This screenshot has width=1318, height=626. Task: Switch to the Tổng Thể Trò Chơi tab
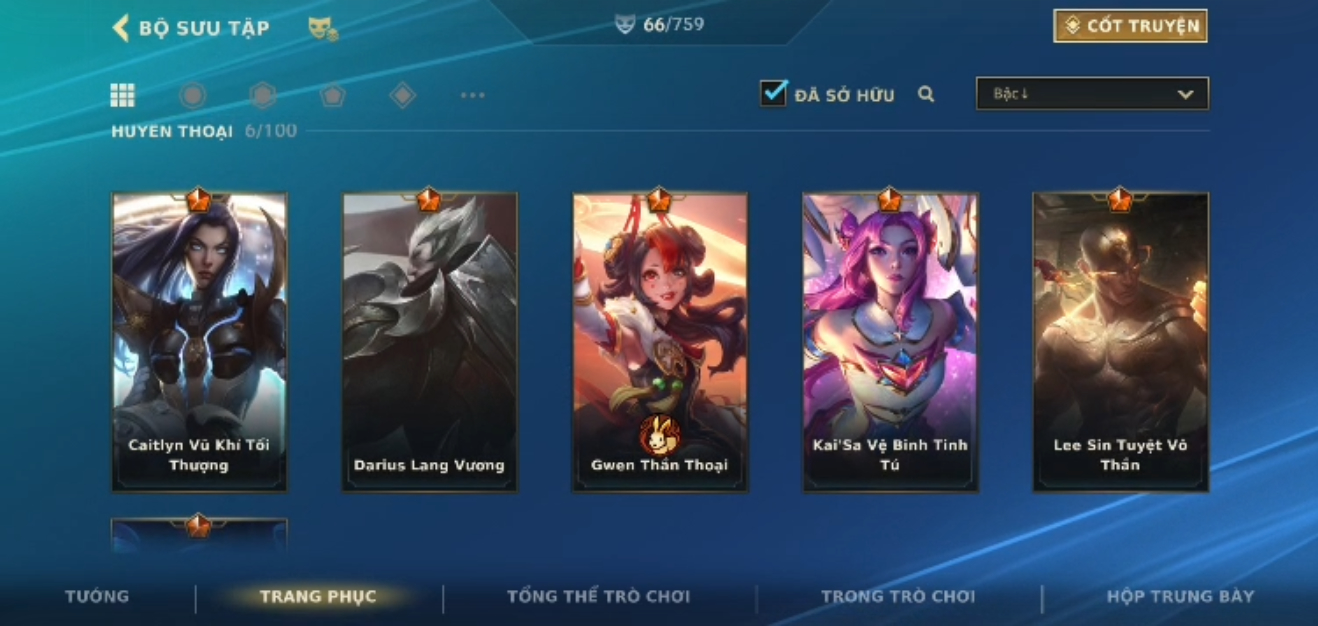[x=598, y=596]
